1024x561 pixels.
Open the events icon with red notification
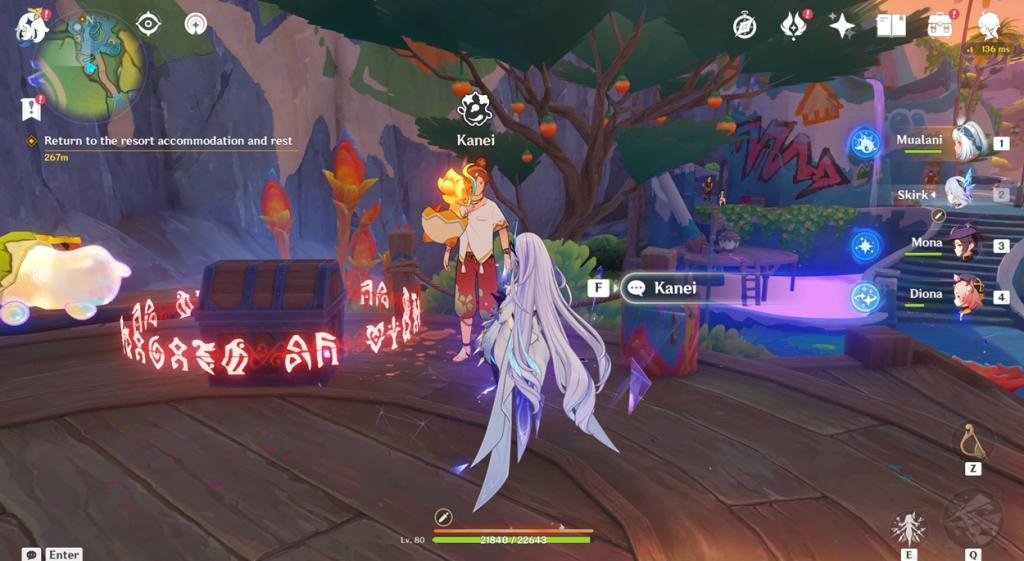(794, 26)
